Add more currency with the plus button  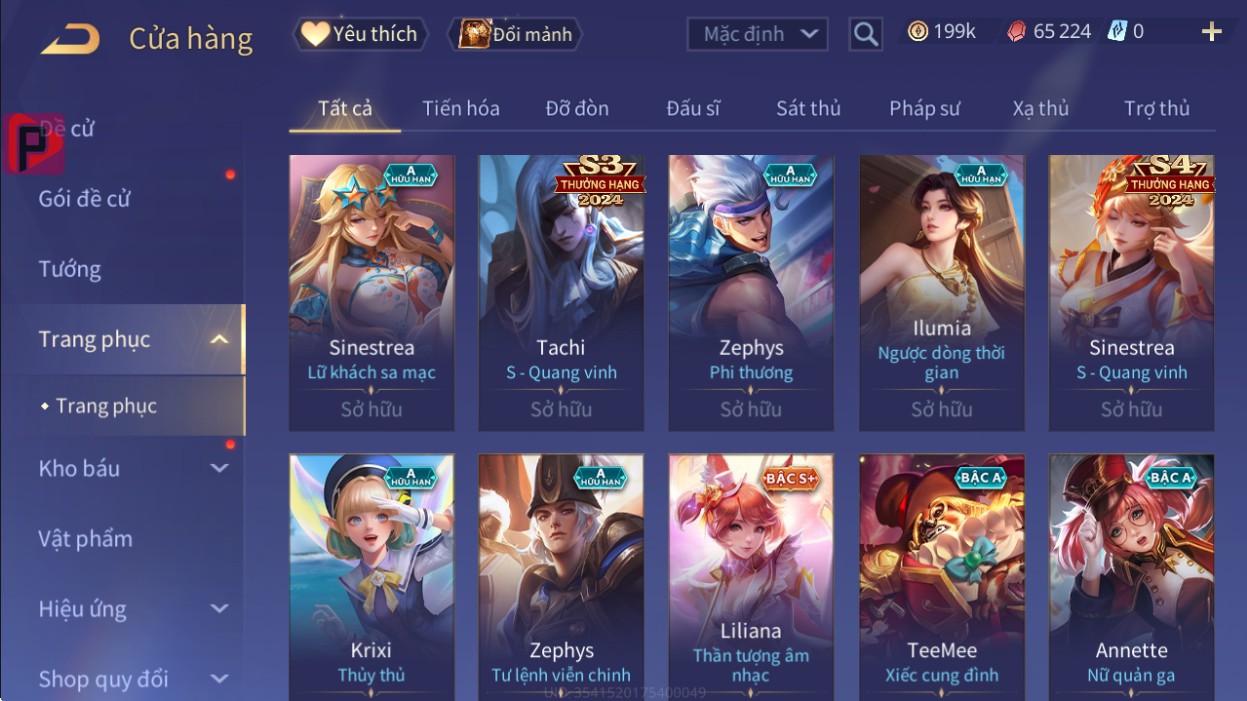click(1211, 32)
